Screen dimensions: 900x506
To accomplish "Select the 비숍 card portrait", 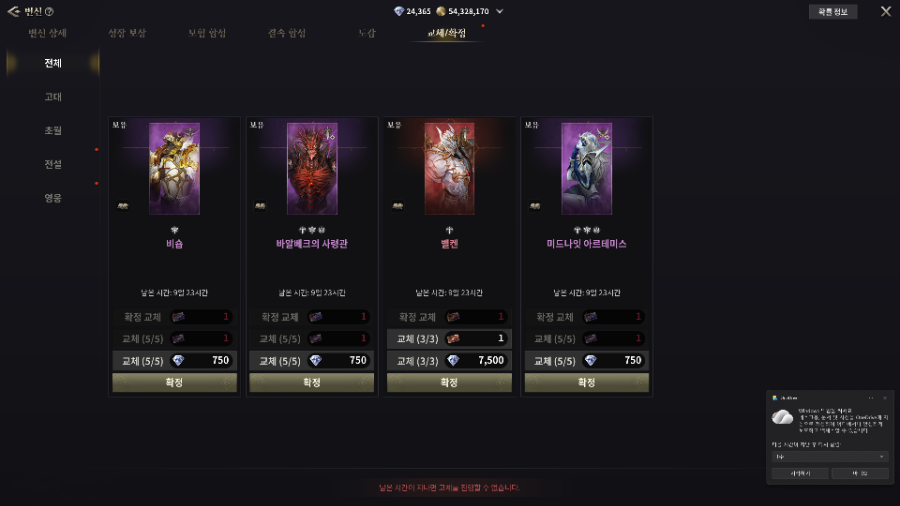I will pos(174,168).
